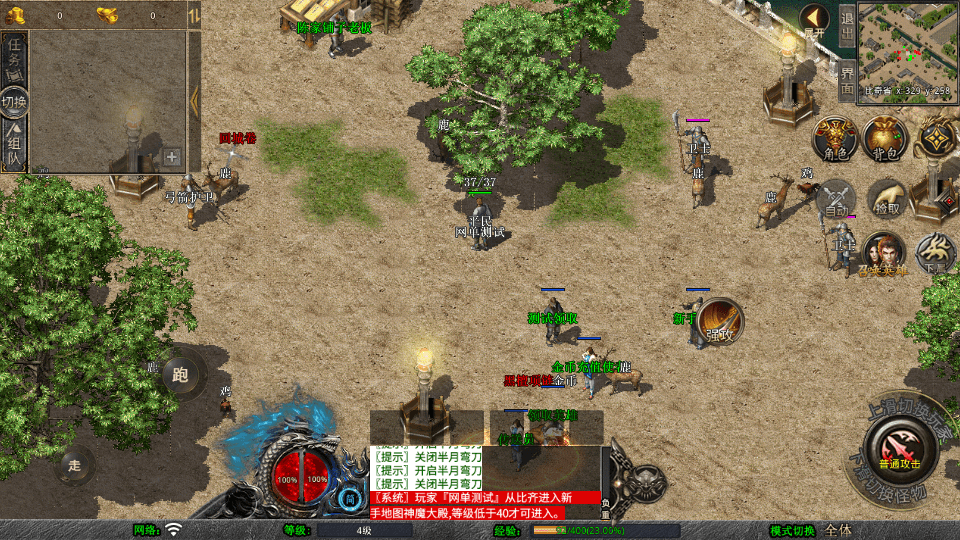Use the 普通攻击 normal attack button

(x=897, y=447)
